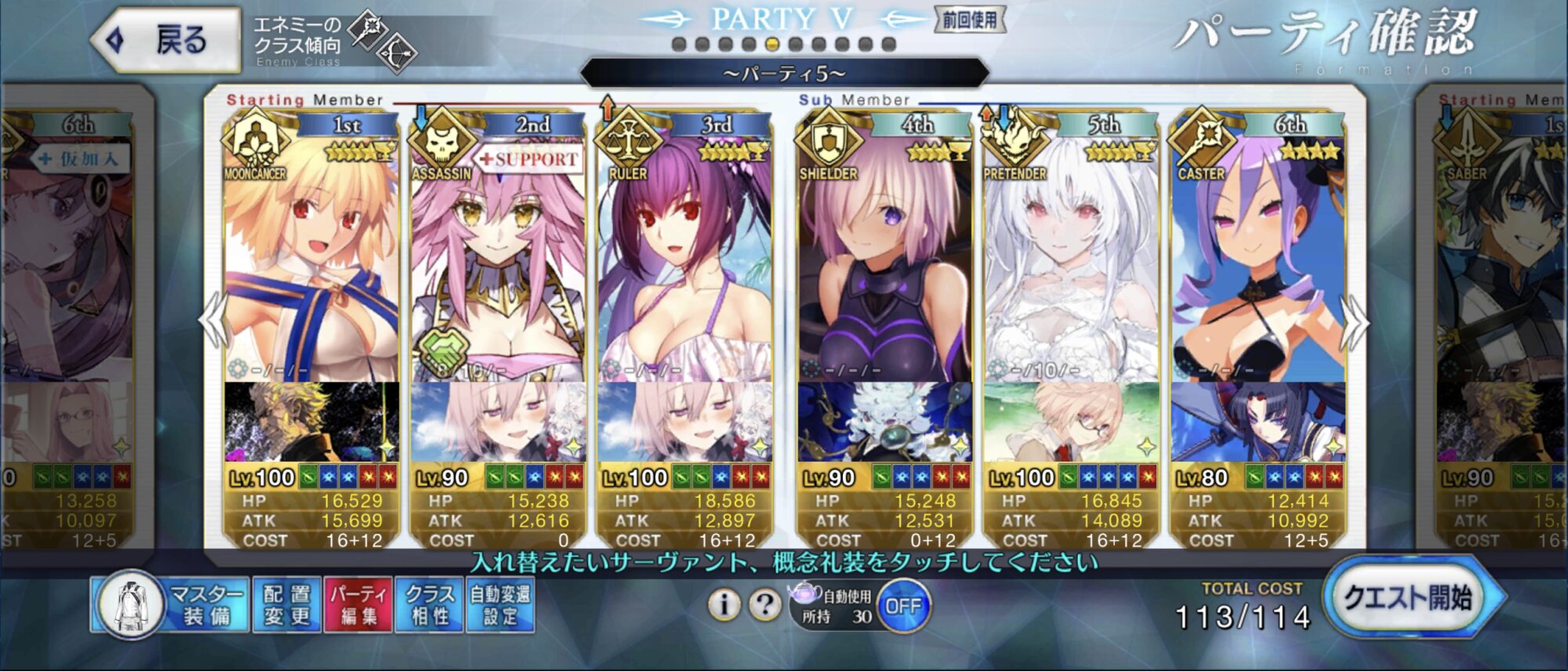The height and width of the screenshot is (671, 1568).
Task: Click the info 'i' button
Action: coord(724,604)
